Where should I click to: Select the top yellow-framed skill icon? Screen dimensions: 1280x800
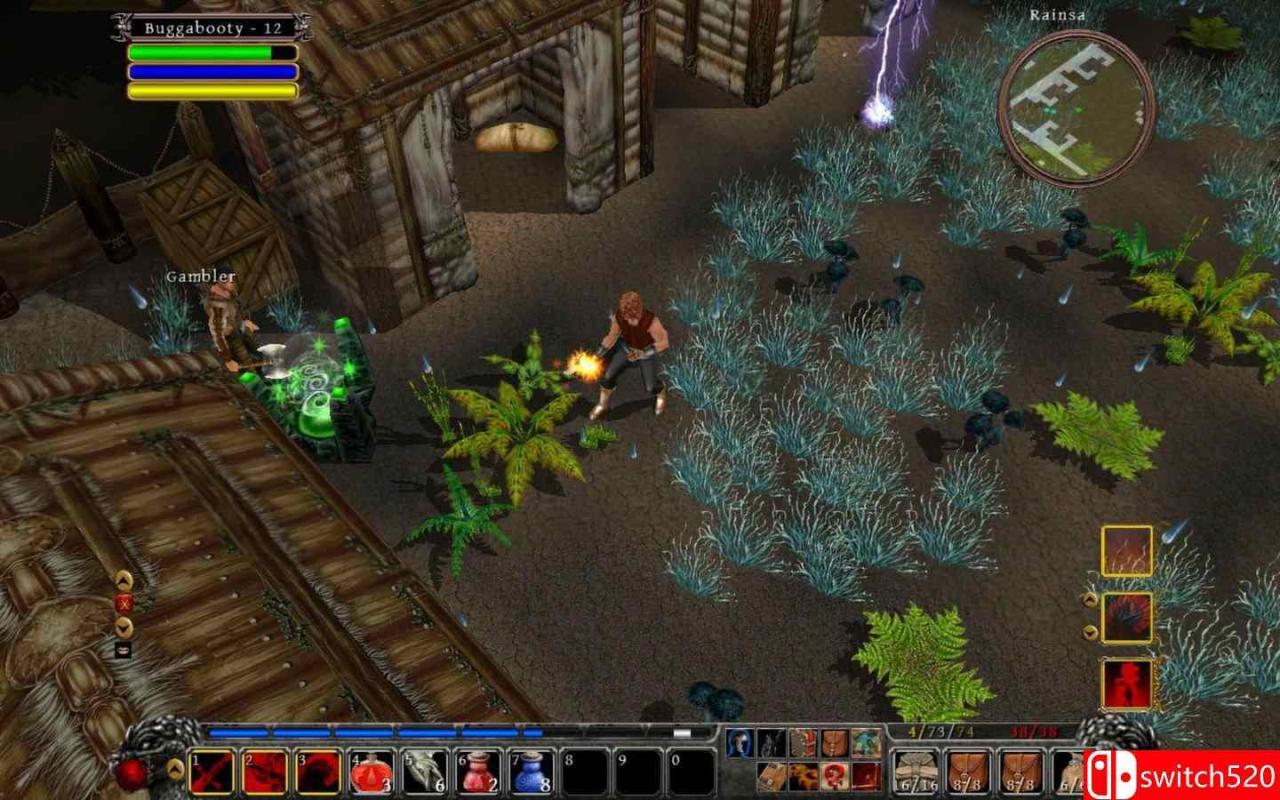tap(1127, 551)
